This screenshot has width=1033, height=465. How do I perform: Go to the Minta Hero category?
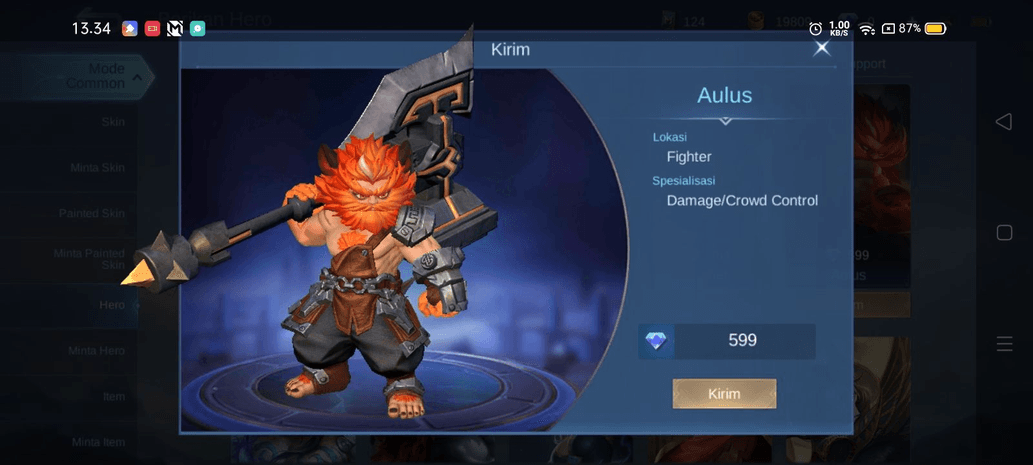96,350
